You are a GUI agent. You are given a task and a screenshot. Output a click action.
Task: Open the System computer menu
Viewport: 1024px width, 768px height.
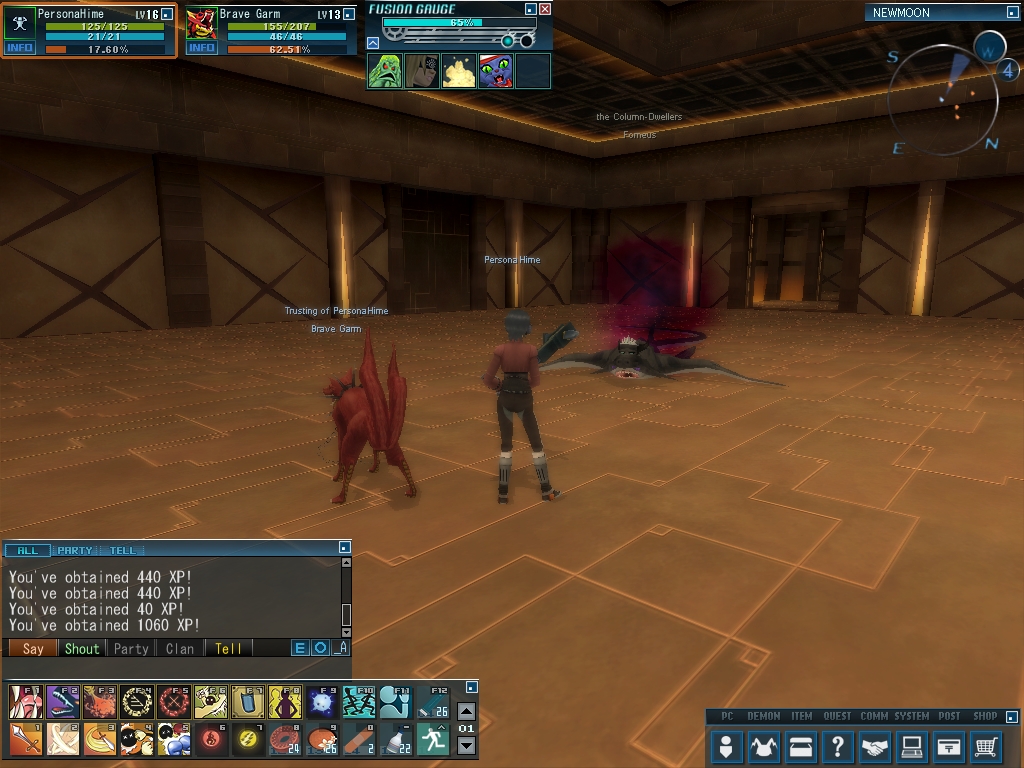click(x=911, y=746)
